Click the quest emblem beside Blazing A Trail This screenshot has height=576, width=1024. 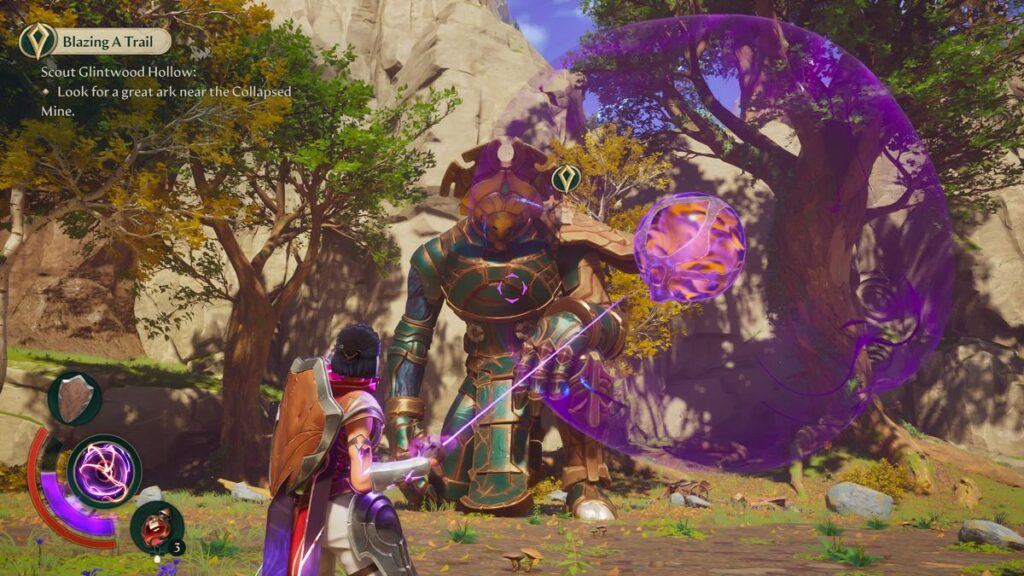click(x=37, y=41)
